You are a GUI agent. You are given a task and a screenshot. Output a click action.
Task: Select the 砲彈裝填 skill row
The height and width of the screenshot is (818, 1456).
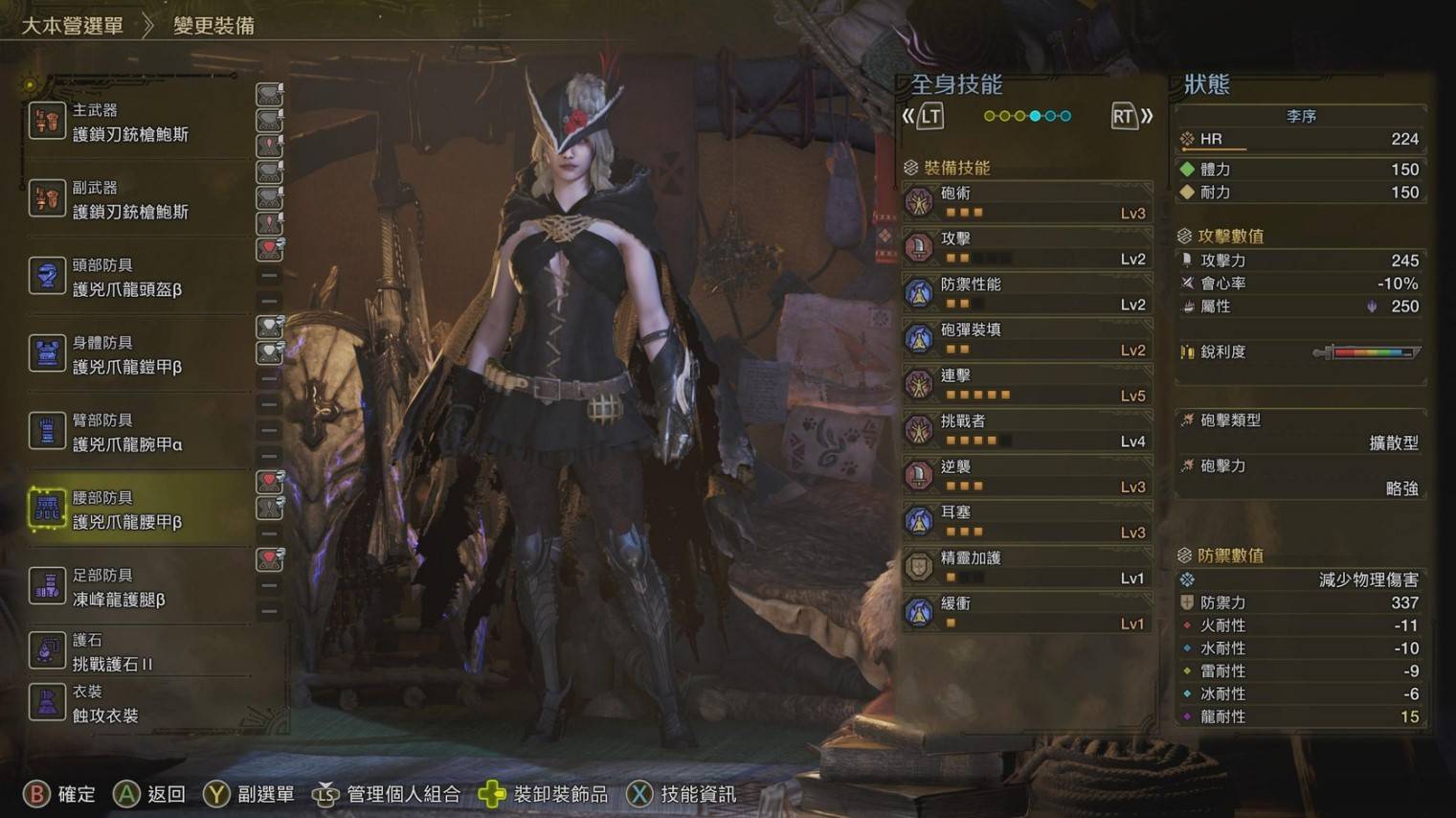(x=1026, y=340)
